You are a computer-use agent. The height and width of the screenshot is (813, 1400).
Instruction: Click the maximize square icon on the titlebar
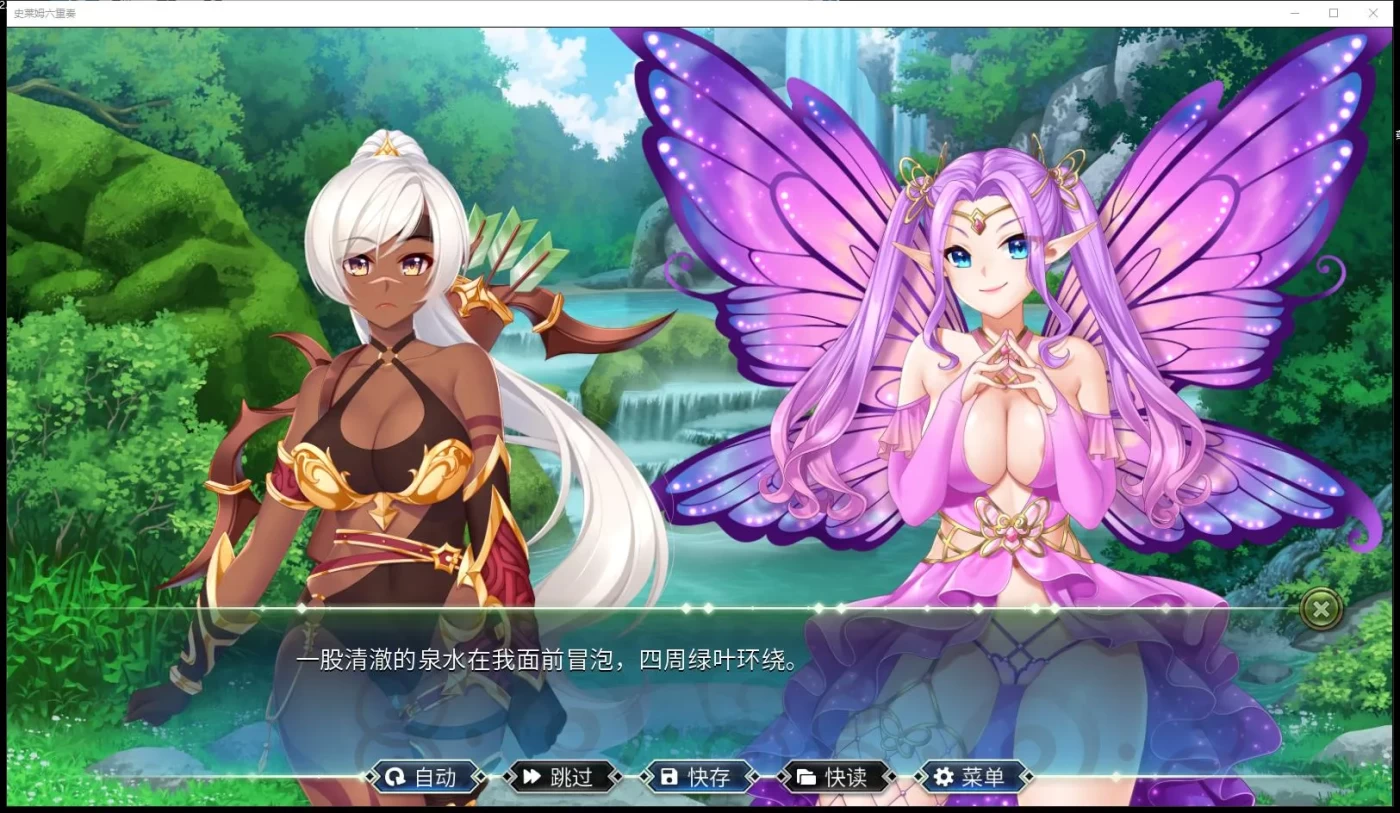coord(1332,12)
